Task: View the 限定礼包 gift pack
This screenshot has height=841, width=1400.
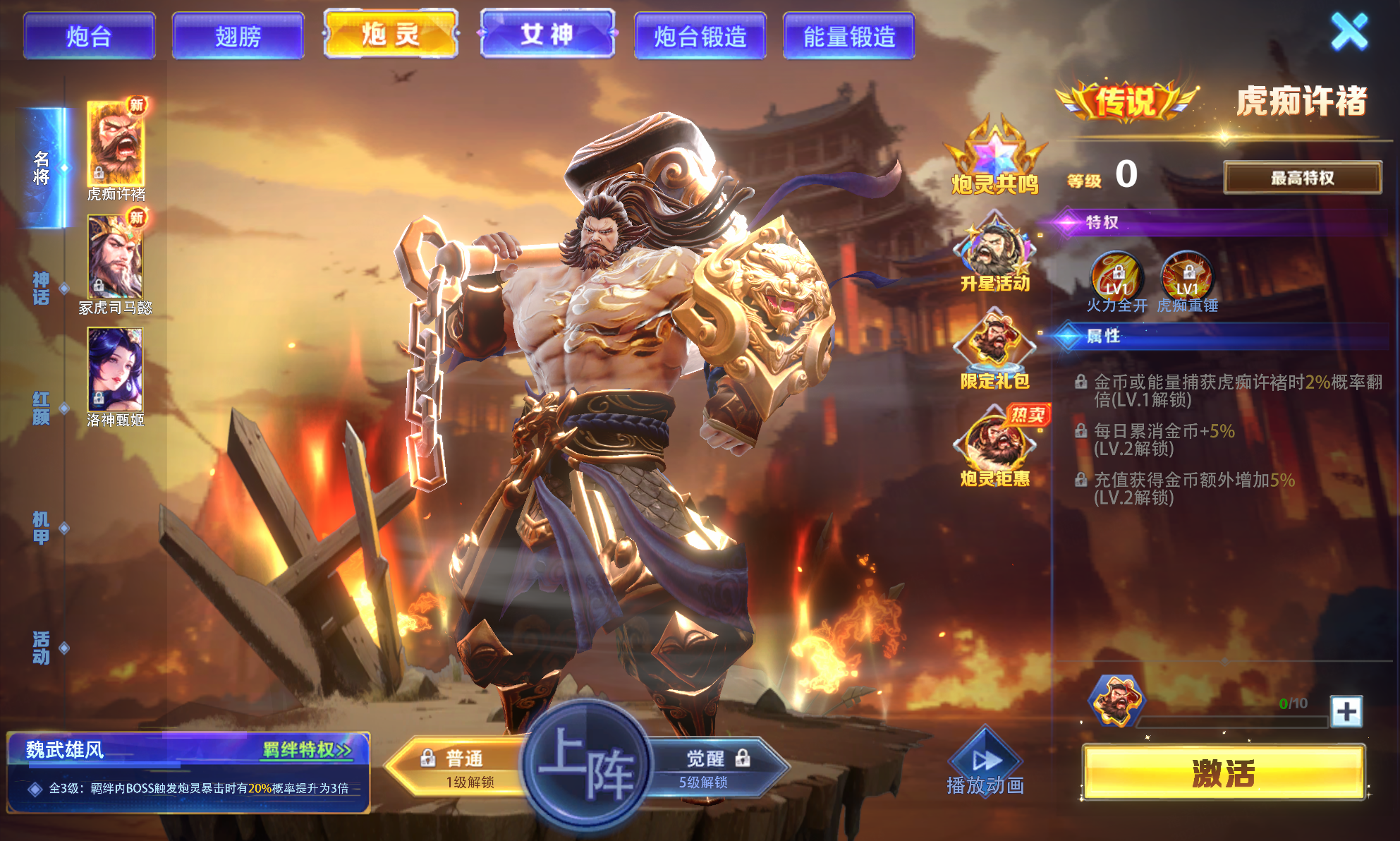Action: pyautogui.click(x=994, y=351)
